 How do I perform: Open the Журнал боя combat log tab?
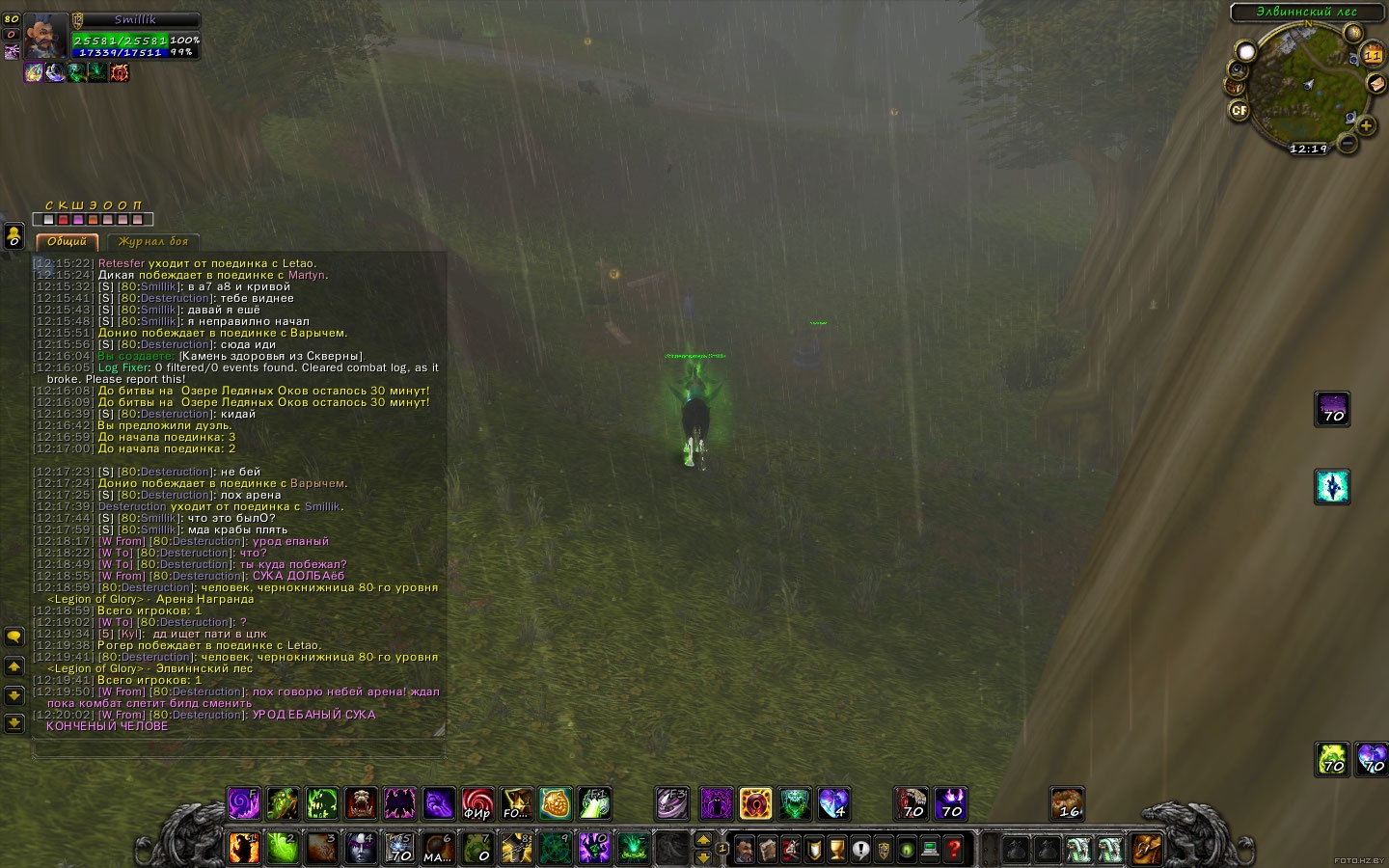coord(153,241)
